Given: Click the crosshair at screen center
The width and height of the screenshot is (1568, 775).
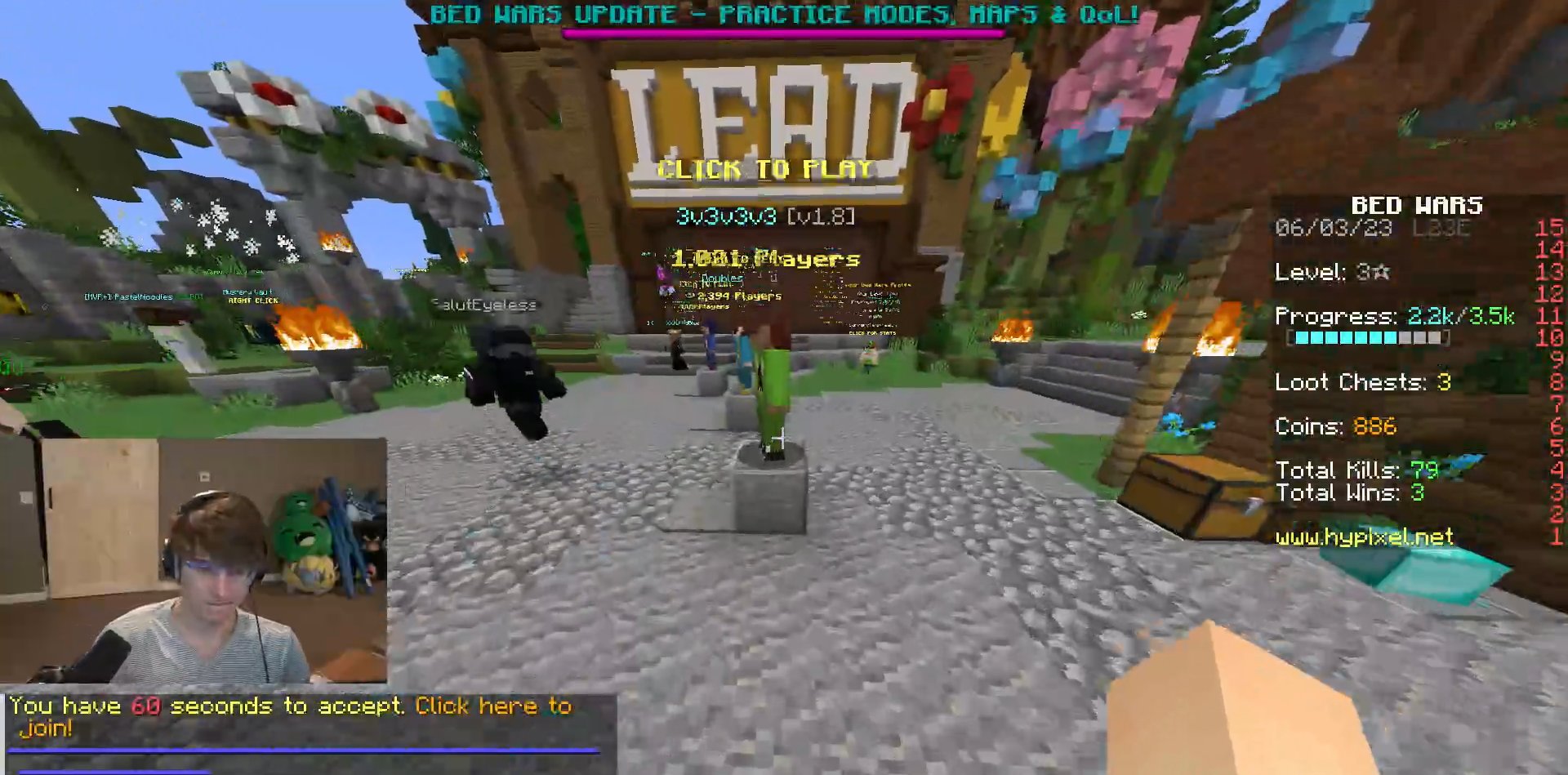Looking at the screenshot, I should coord(782,439).
